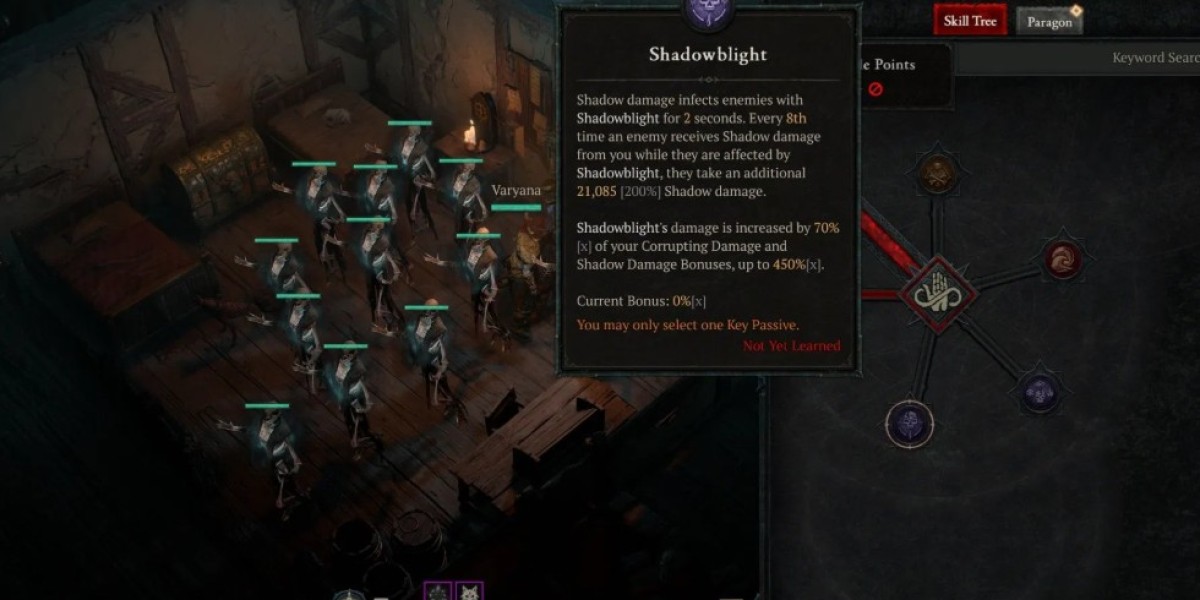Open the Paragon tab
Image resolution: width=1200 pixels, height=600 pixels.
click(x=1049, y=22)
